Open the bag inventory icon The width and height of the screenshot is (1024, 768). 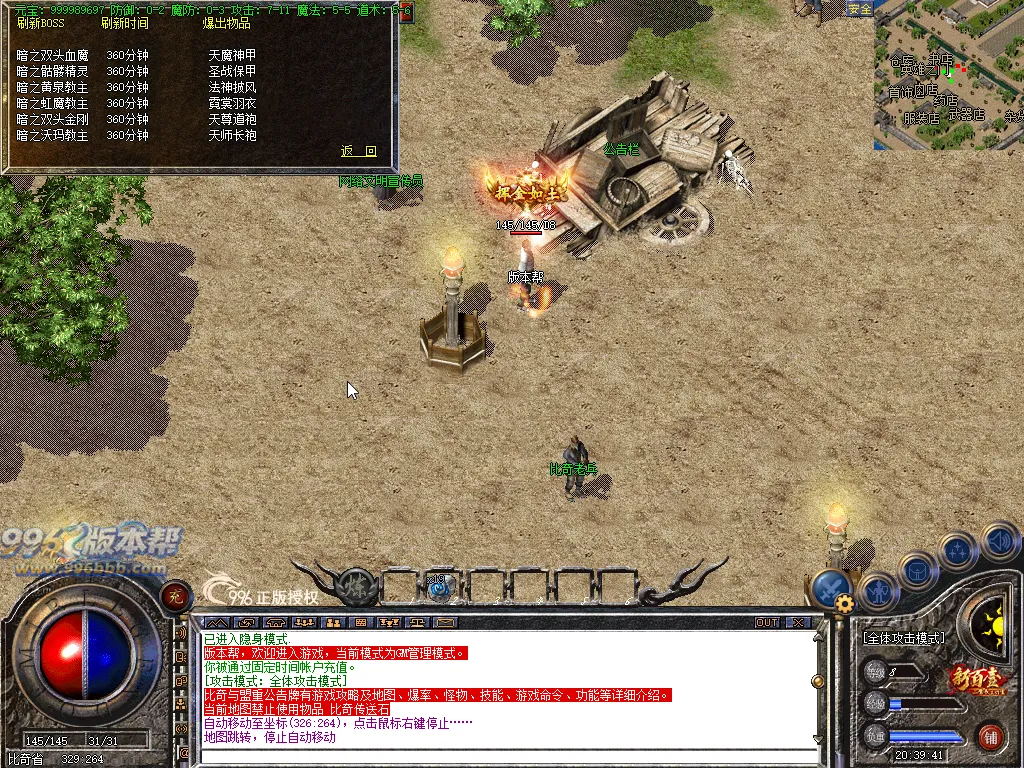tap(917, 572)
